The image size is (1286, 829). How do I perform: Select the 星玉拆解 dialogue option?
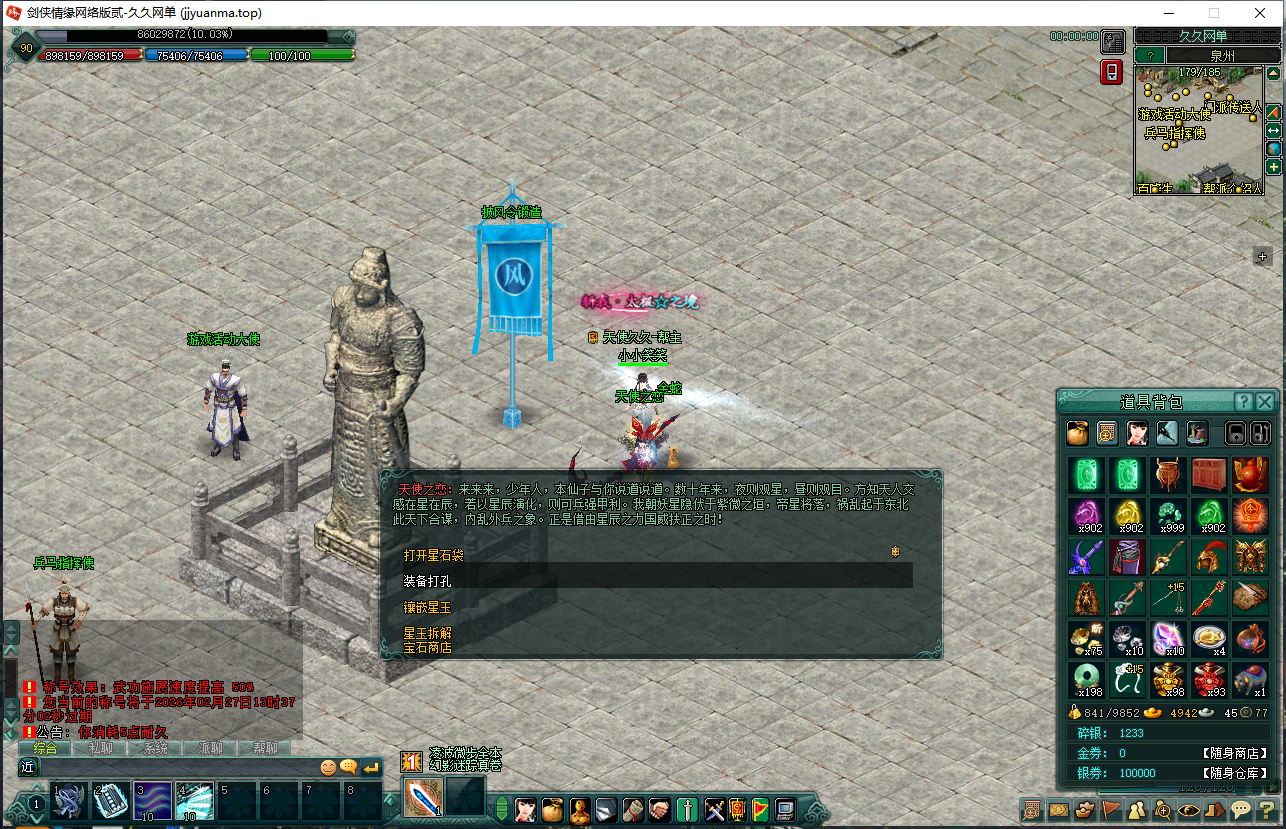pos(427,633)
